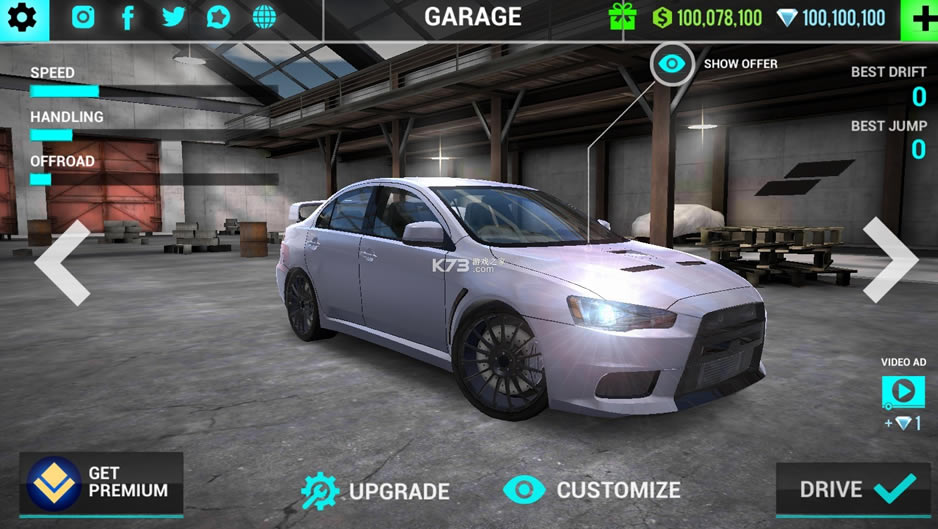Image resolution: width=938 pixels, height=529 pixels.
Task: Open the Customize menu
Action: click(x=592, y=489)
